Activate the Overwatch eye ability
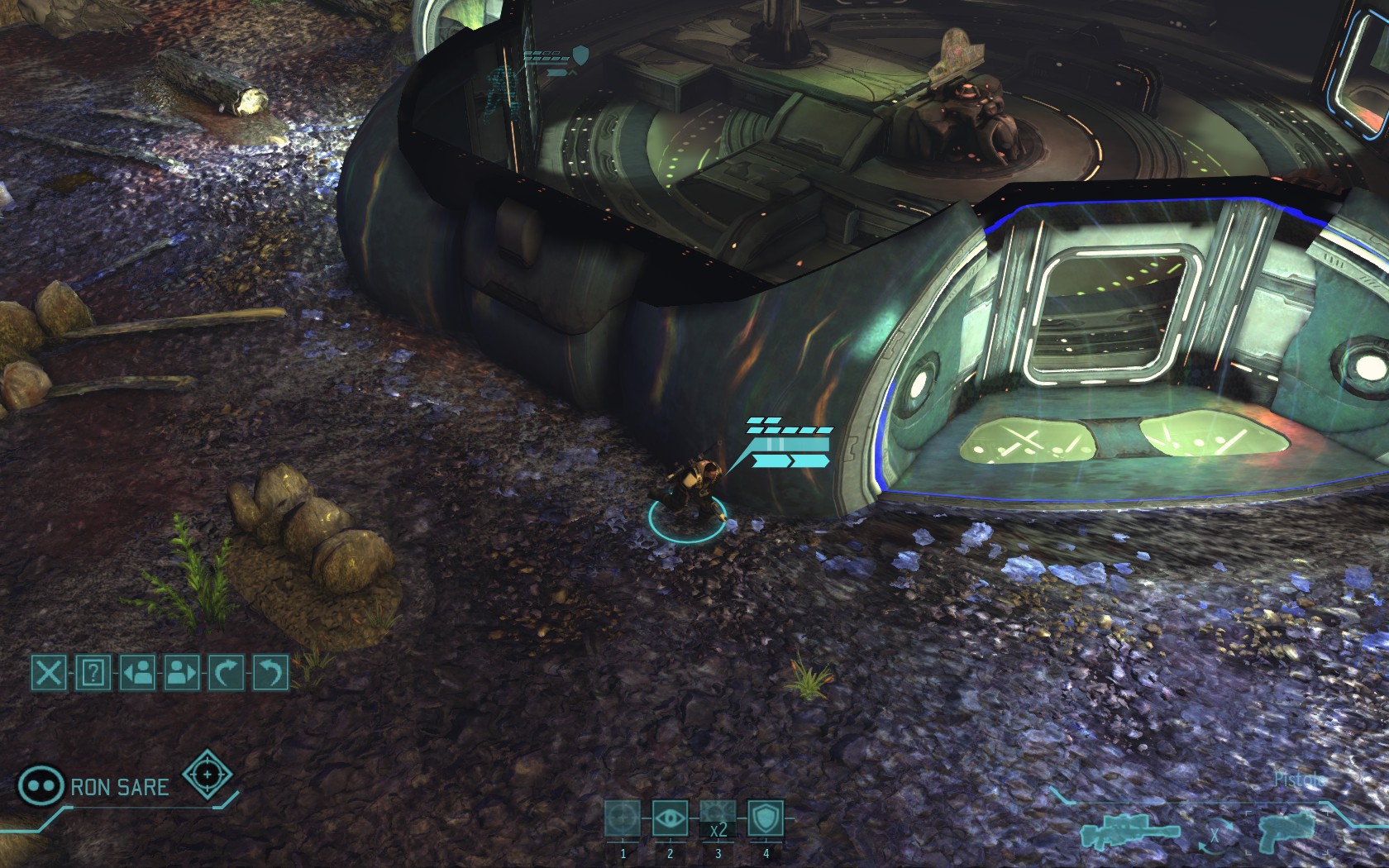The width and height of the screenshot is (1389, 868). (x=670, y=819)
